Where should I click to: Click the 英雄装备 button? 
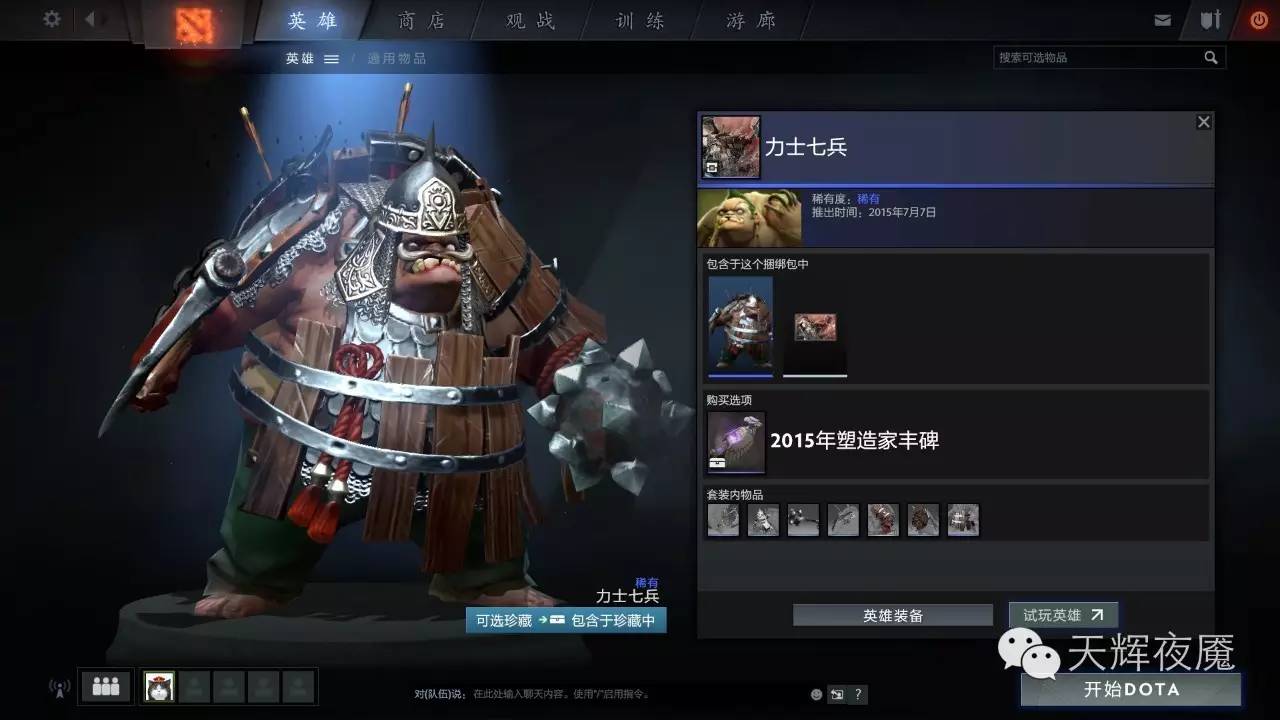pyautogui.click(x=892, y=615)
